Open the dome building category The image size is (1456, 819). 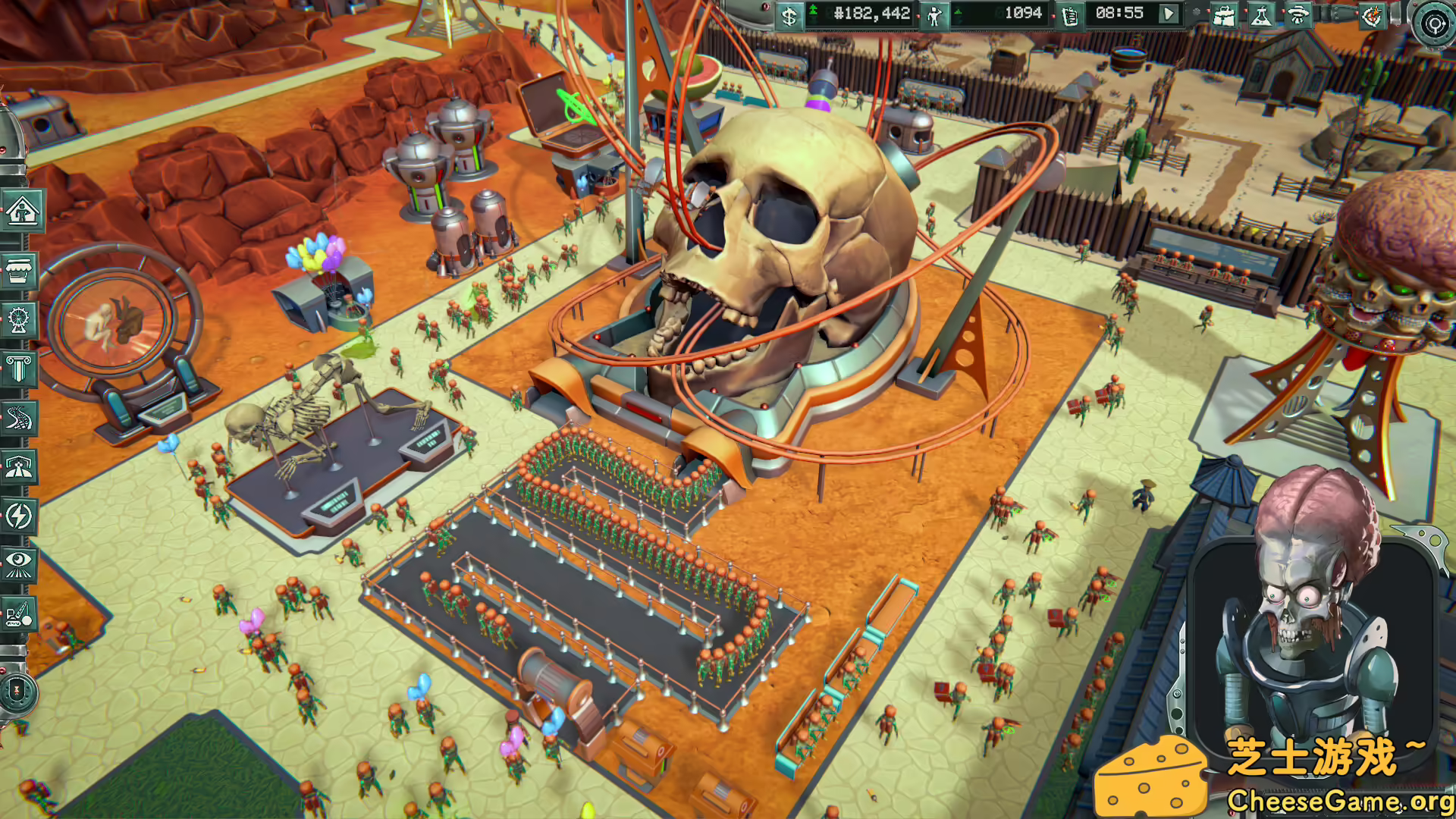20,467
